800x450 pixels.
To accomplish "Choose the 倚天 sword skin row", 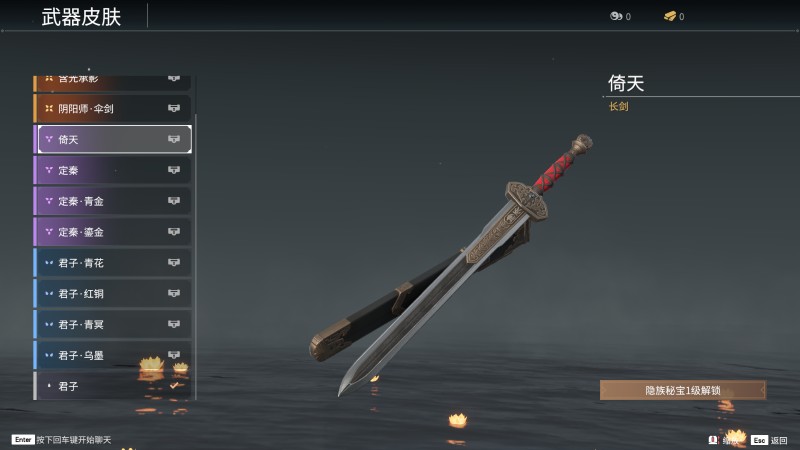I will tap(112, 139).
